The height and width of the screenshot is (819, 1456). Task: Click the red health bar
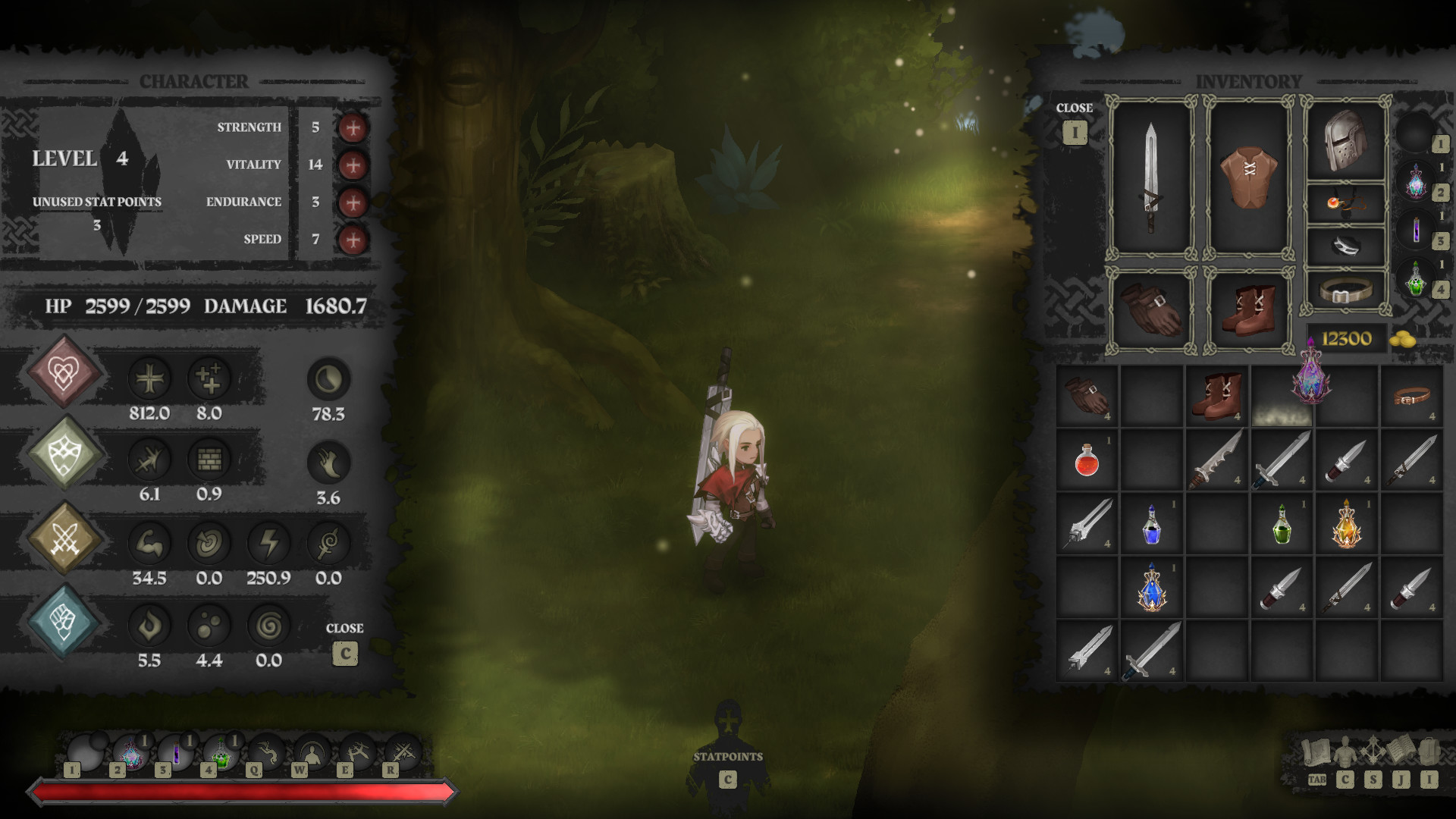pyautogui.click(x=246, y=792)
